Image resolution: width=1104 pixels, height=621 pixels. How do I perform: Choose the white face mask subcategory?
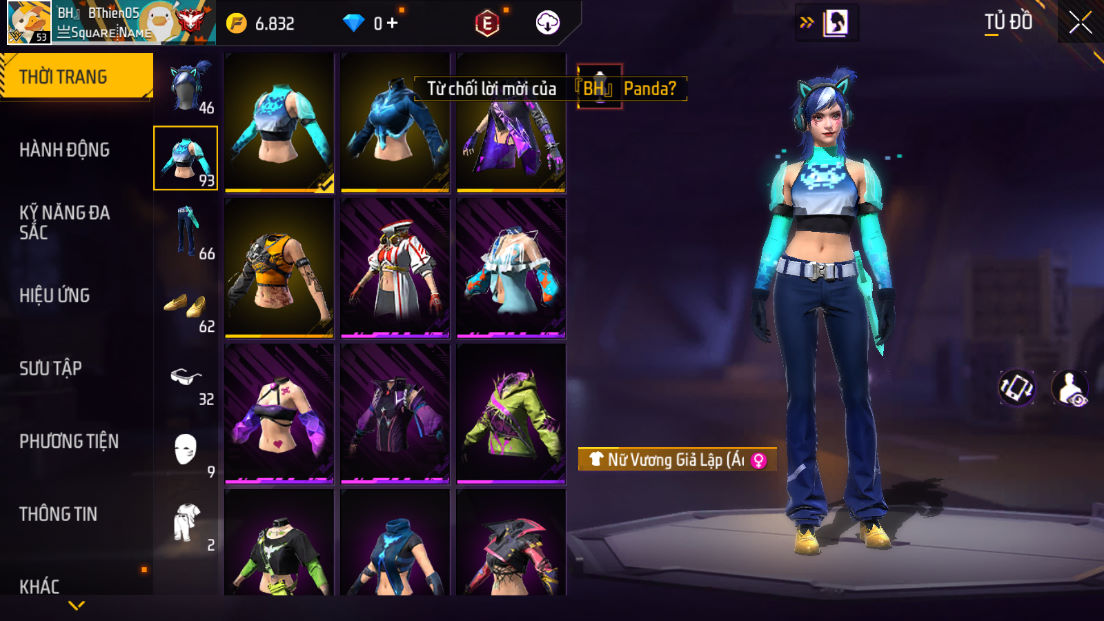pyautogui.click(x=186, y=450)
